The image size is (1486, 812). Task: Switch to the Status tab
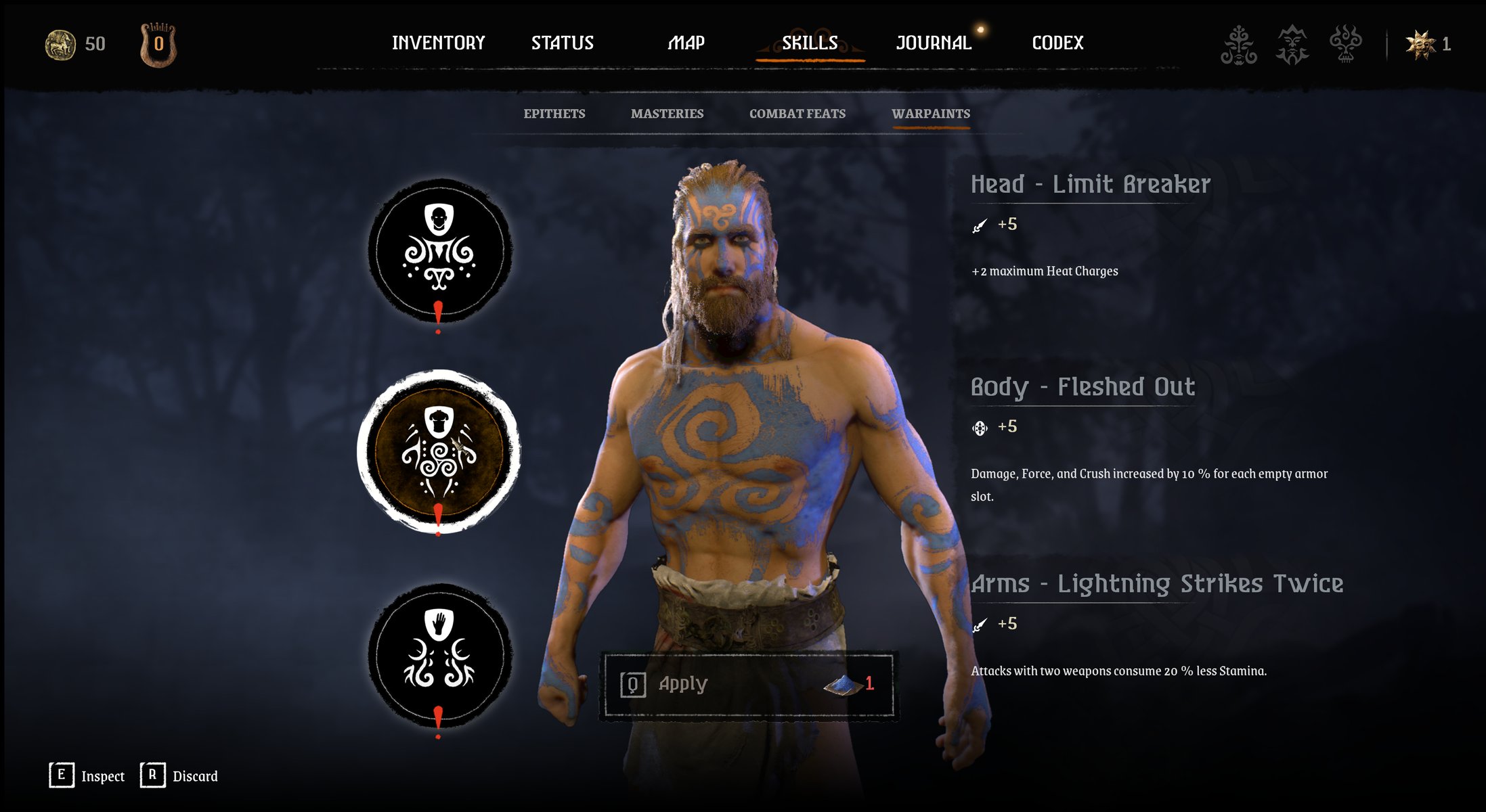tap(562, 43)
